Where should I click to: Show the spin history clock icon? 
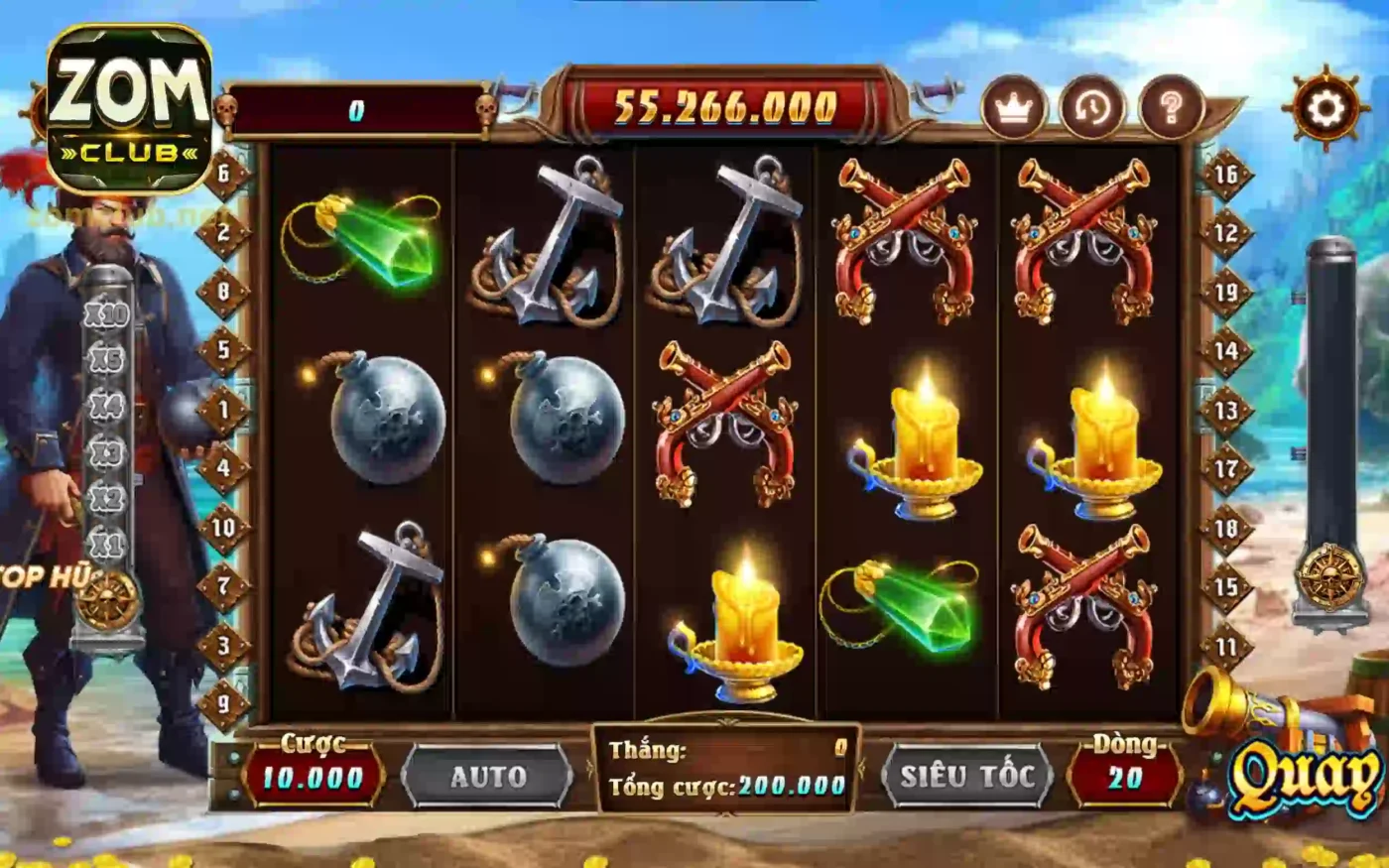[1091, 107]
